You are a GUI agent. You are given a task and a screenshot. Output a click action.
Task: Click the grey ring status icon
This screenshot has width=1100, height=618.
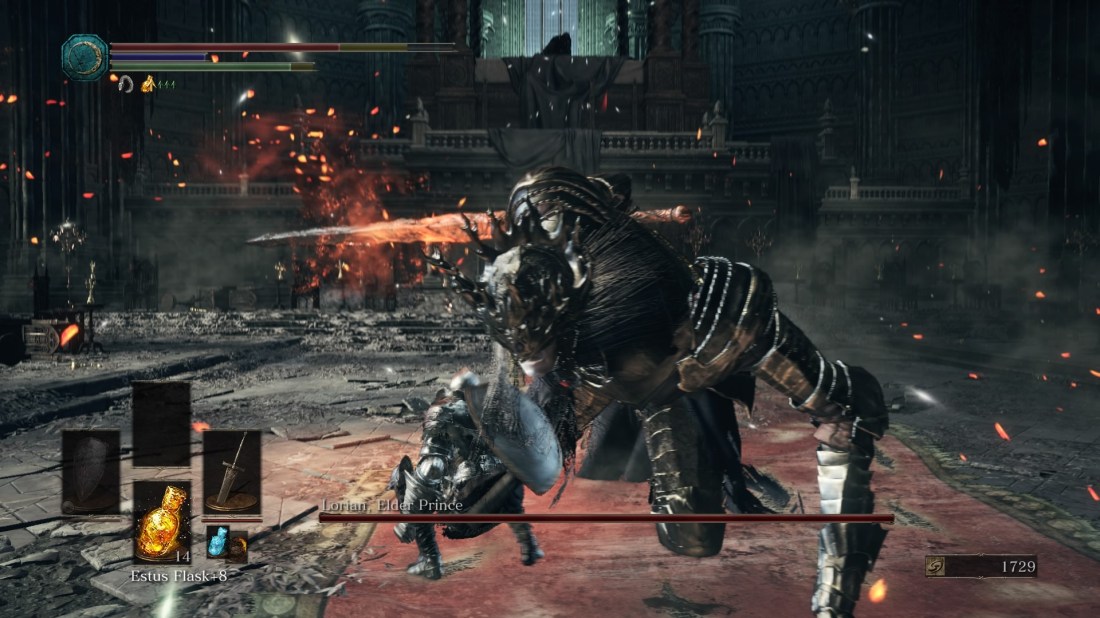pyautogui.click(x=126, y=85)
